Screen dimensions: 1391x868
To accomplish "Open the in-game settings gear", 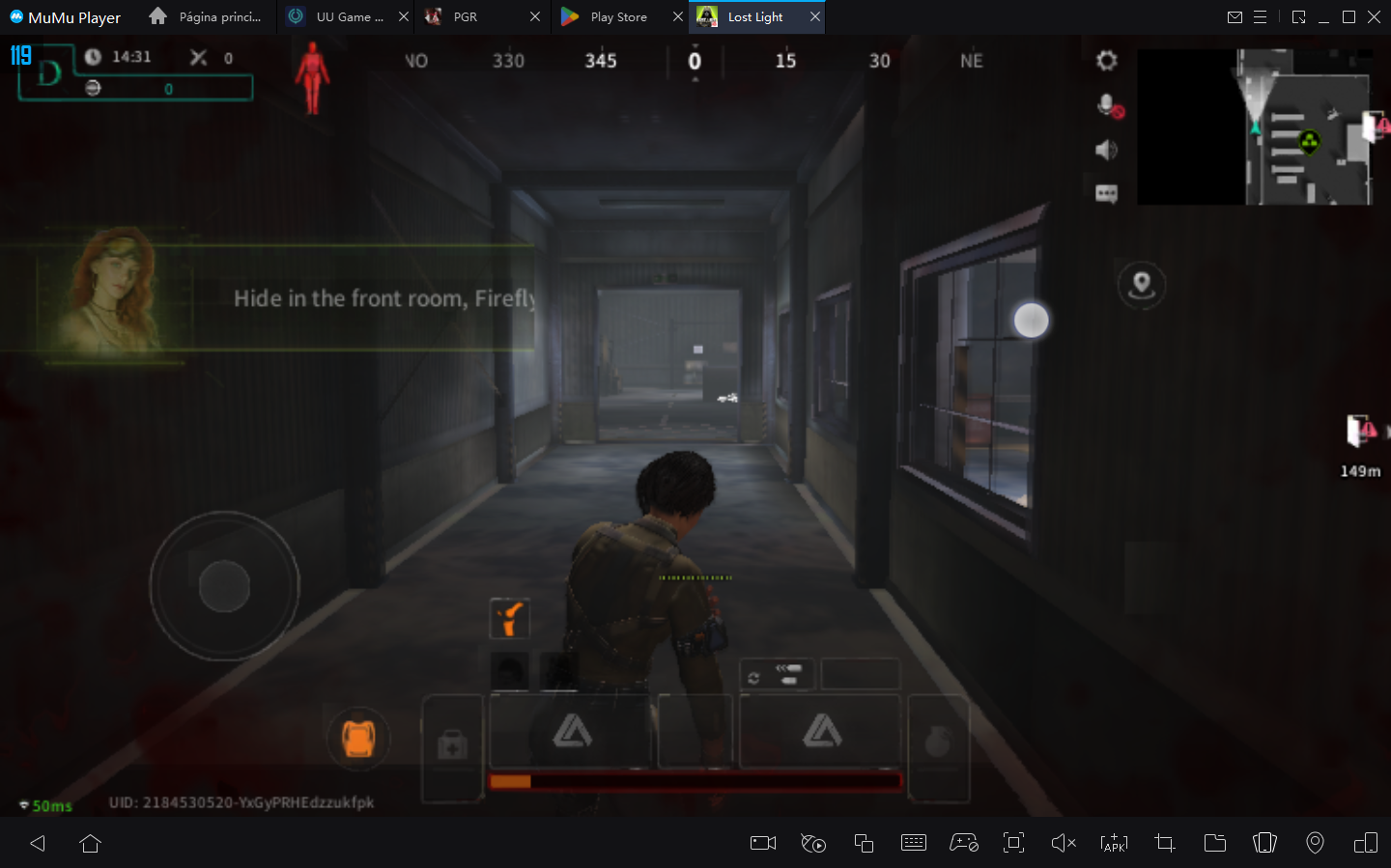I will point(1105,60).
